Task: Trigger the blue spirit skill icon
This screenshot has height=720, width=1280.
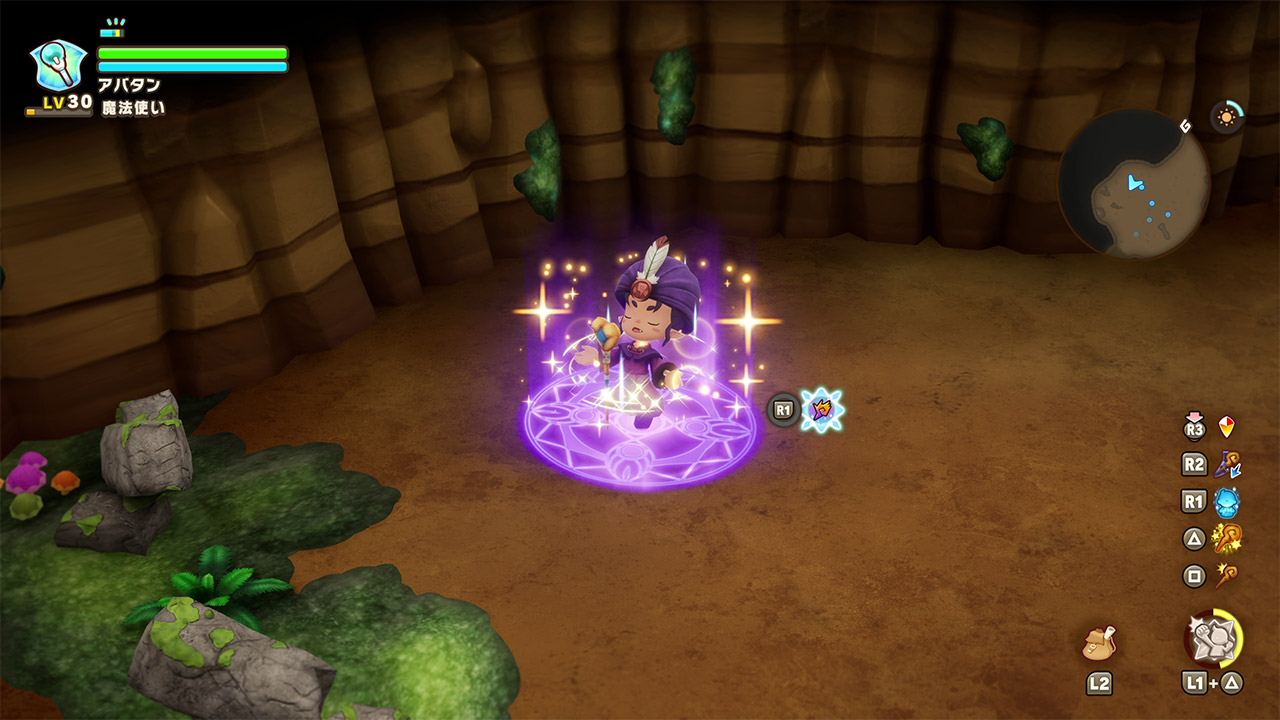Action: 1226,501
